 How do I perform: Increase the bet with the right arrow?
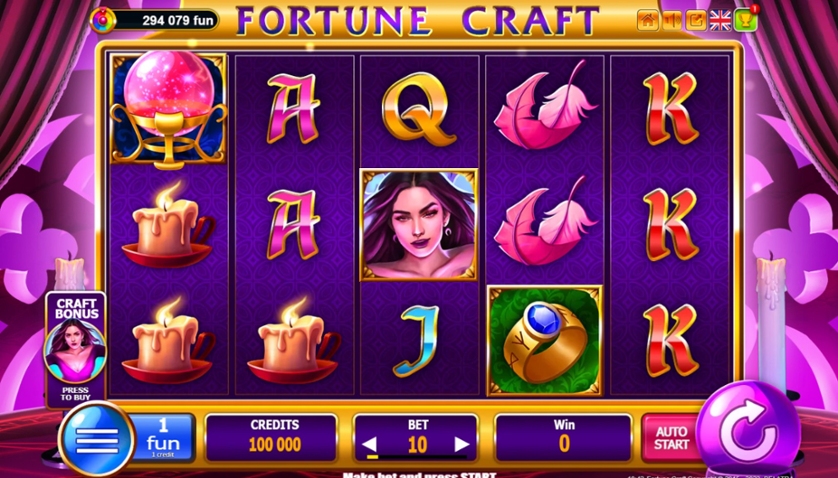(461, 445)
